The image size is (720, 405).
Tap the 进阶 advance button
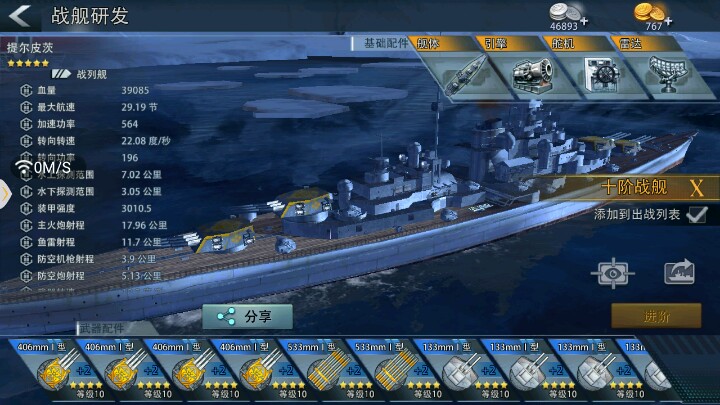(657, 316)
